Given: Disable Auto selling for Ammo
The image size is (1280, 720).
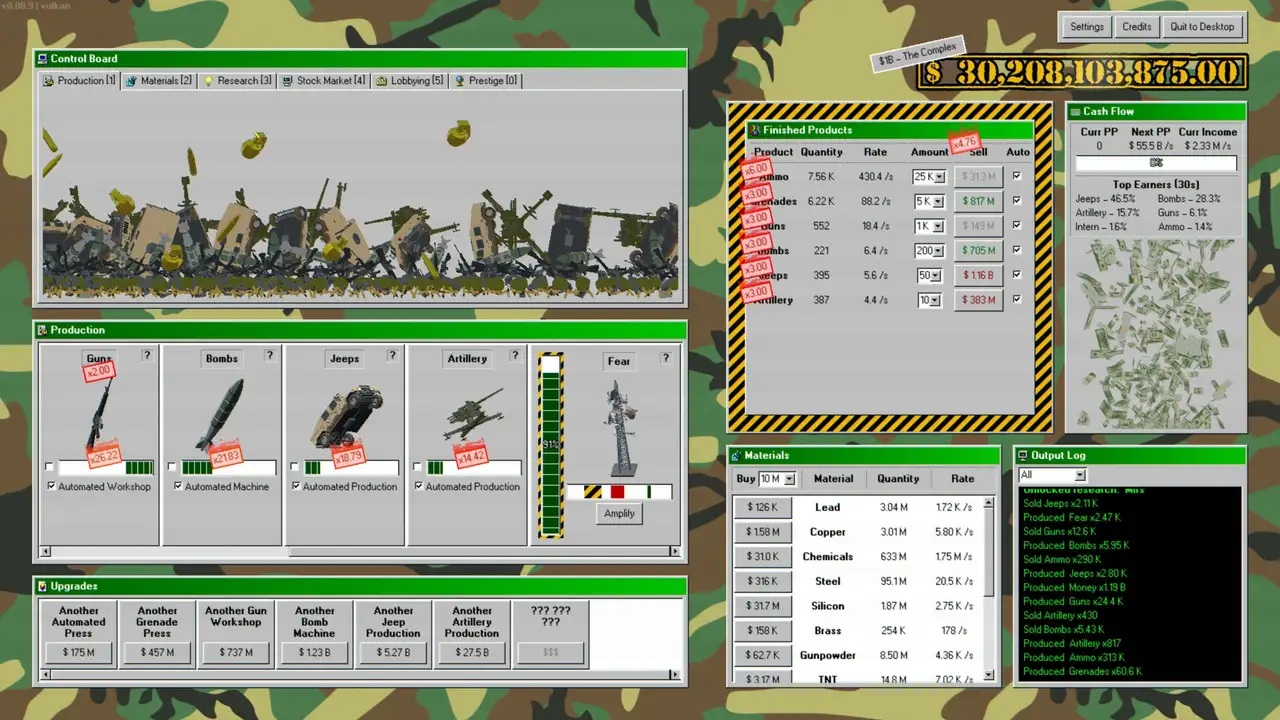Looking at the screenshot, I should pyautogui.click(x=1016, y=176).
